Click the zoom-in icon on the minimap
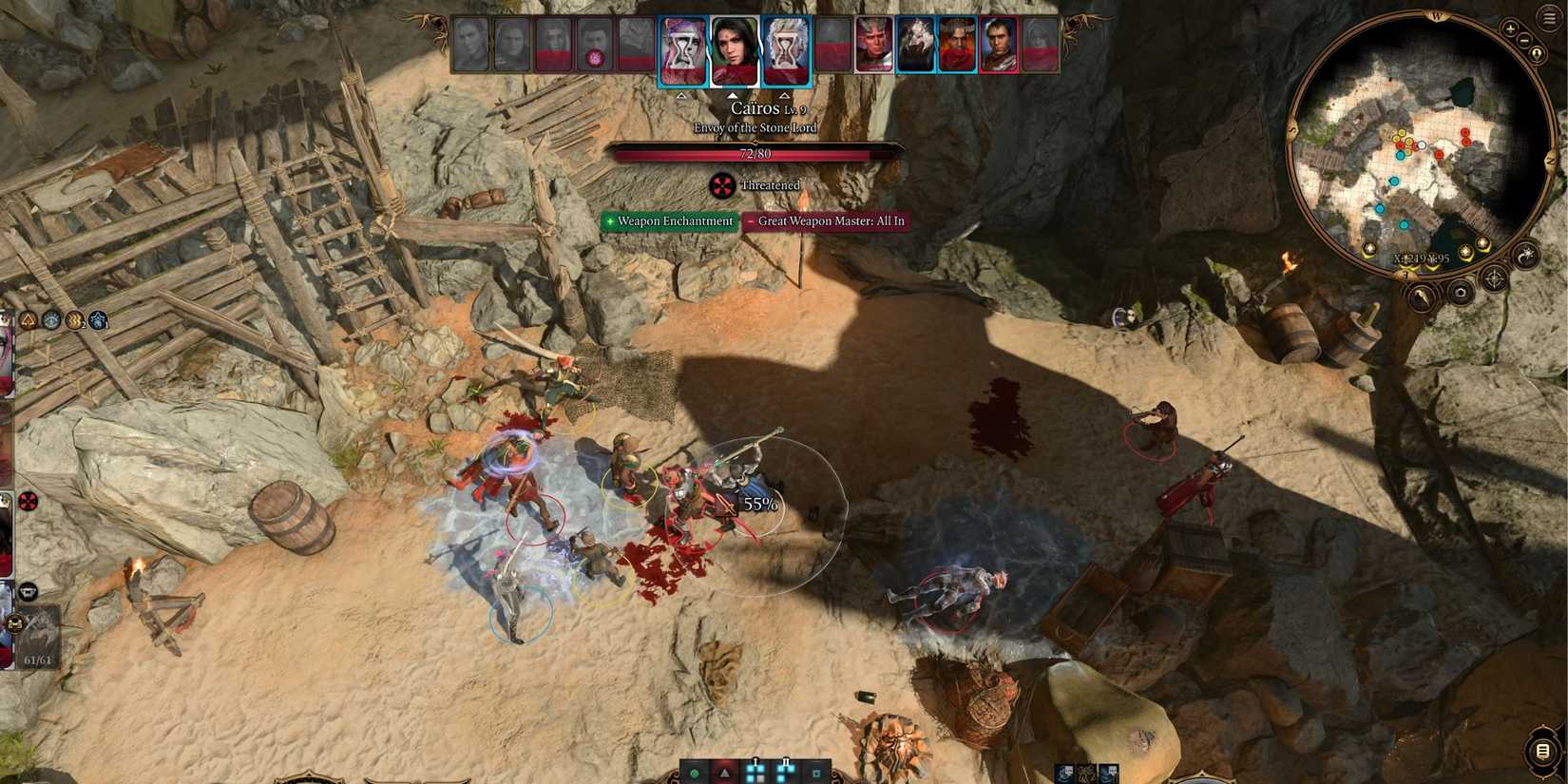The height and width of the screenshot is (784, 1568). tap(1509, 29)
